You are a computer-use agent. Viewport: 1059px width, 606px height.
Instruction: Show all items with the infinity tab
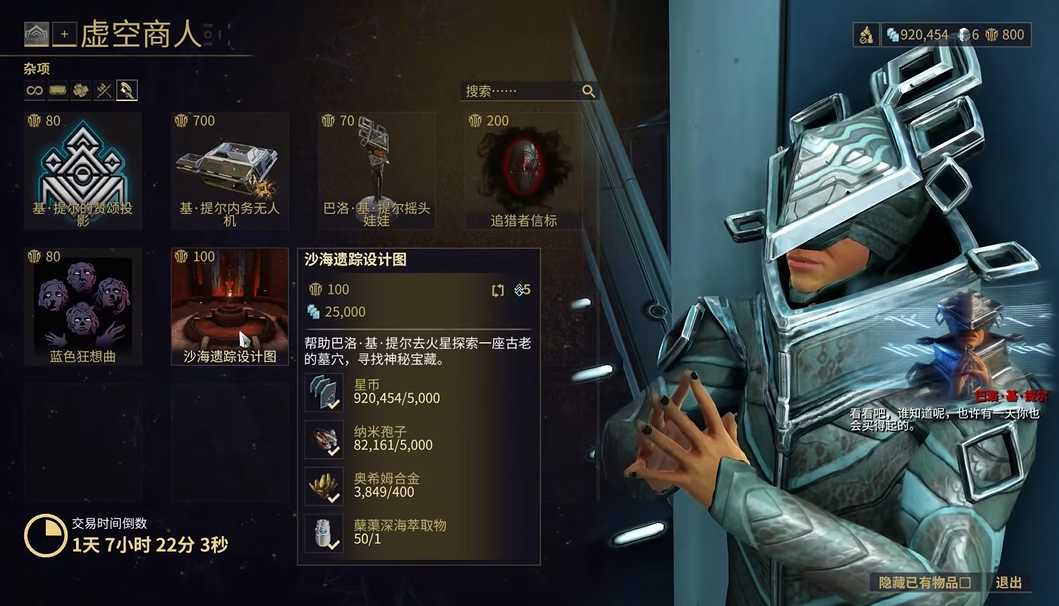tap(35, 91)
